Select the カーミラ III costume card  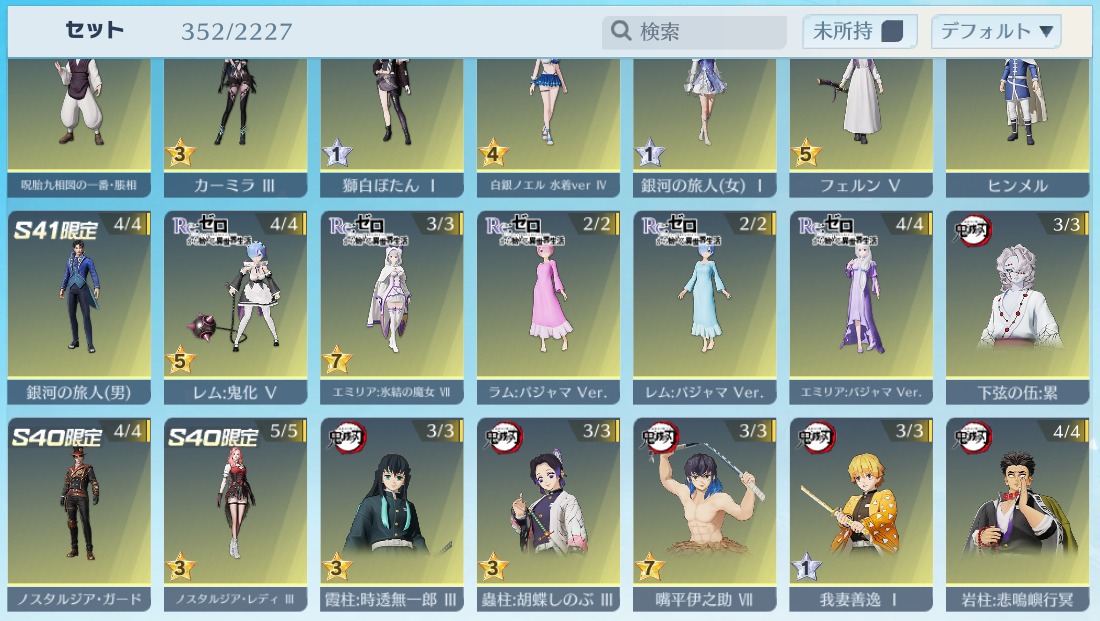click(x=236, y=120)
